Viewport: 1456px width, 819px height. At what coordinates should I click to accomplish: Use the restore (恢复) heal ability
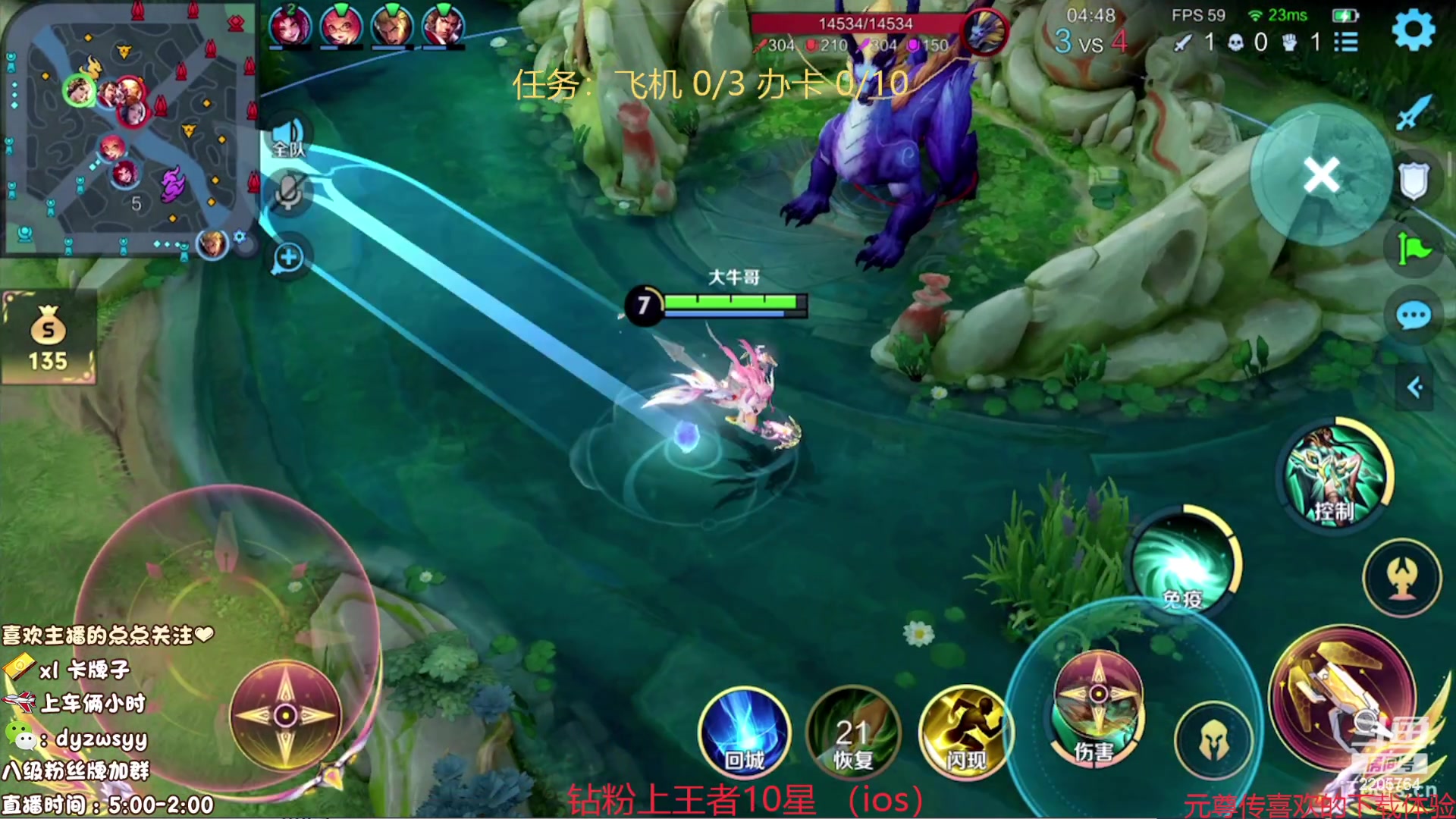tap(853, 733)
